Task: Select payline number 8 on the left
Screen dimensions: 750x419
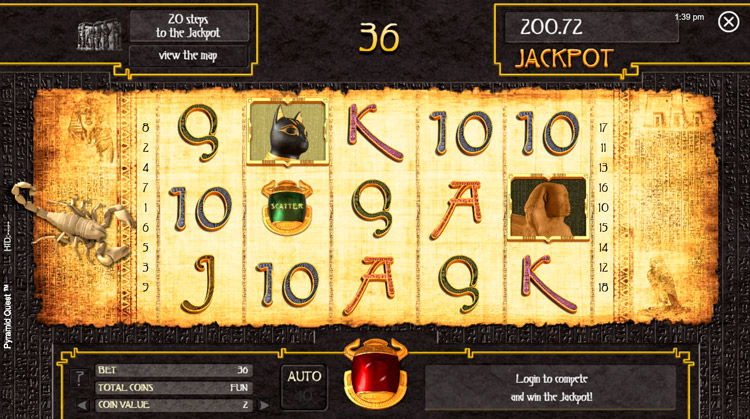Action: tap(146, 127)
